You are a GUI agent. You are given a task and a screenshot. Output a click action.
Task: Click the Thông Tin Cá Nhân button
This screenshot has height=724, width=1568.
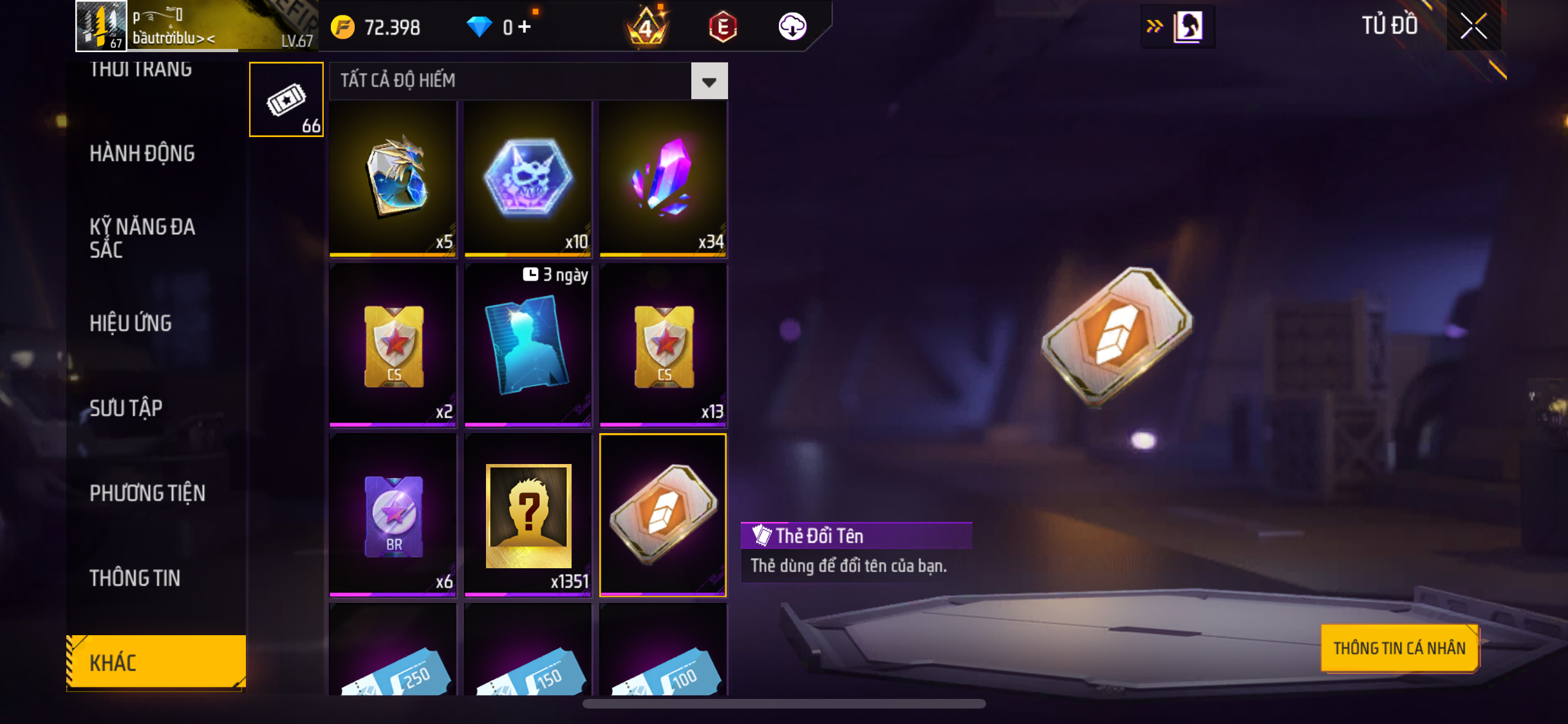pos(1399,648)
